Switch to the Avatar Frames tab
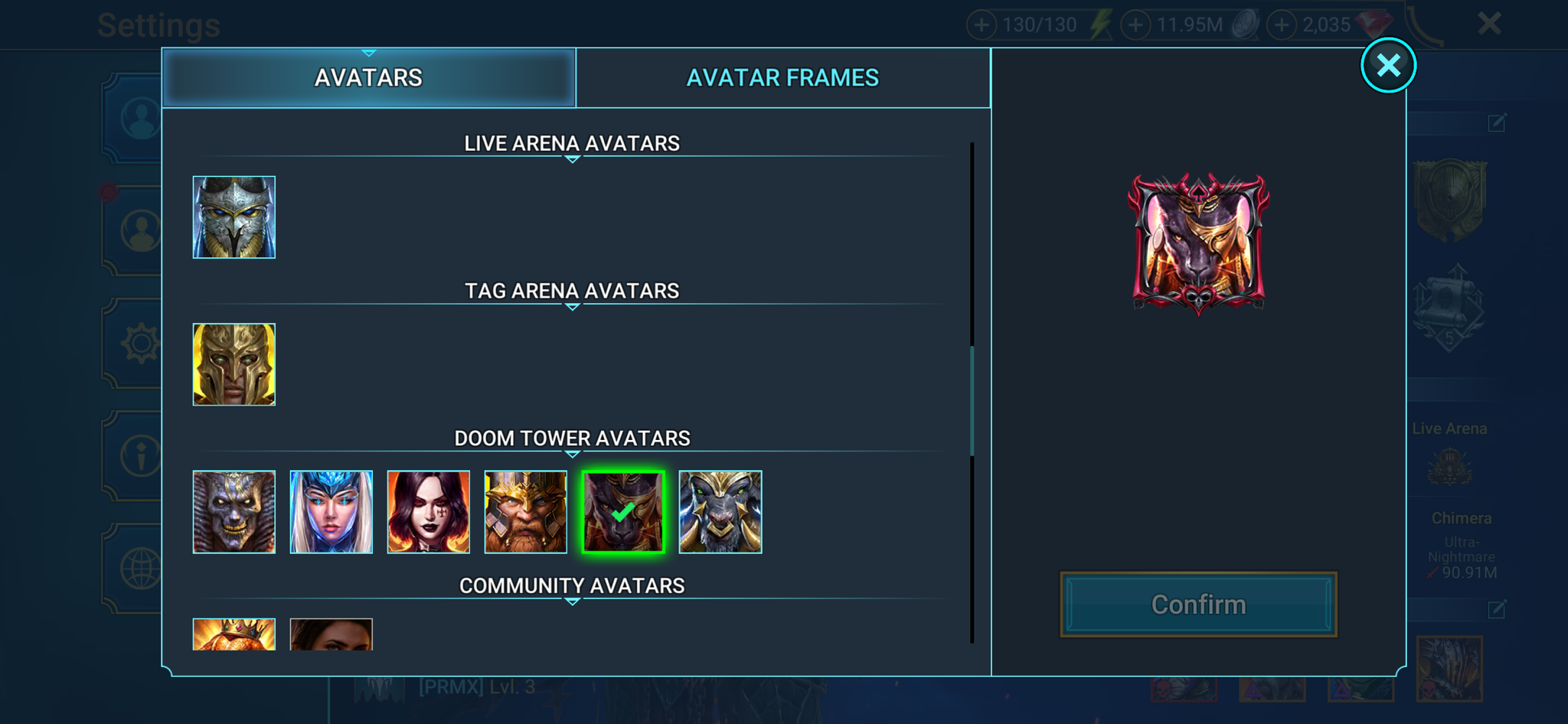 [782, 78]
